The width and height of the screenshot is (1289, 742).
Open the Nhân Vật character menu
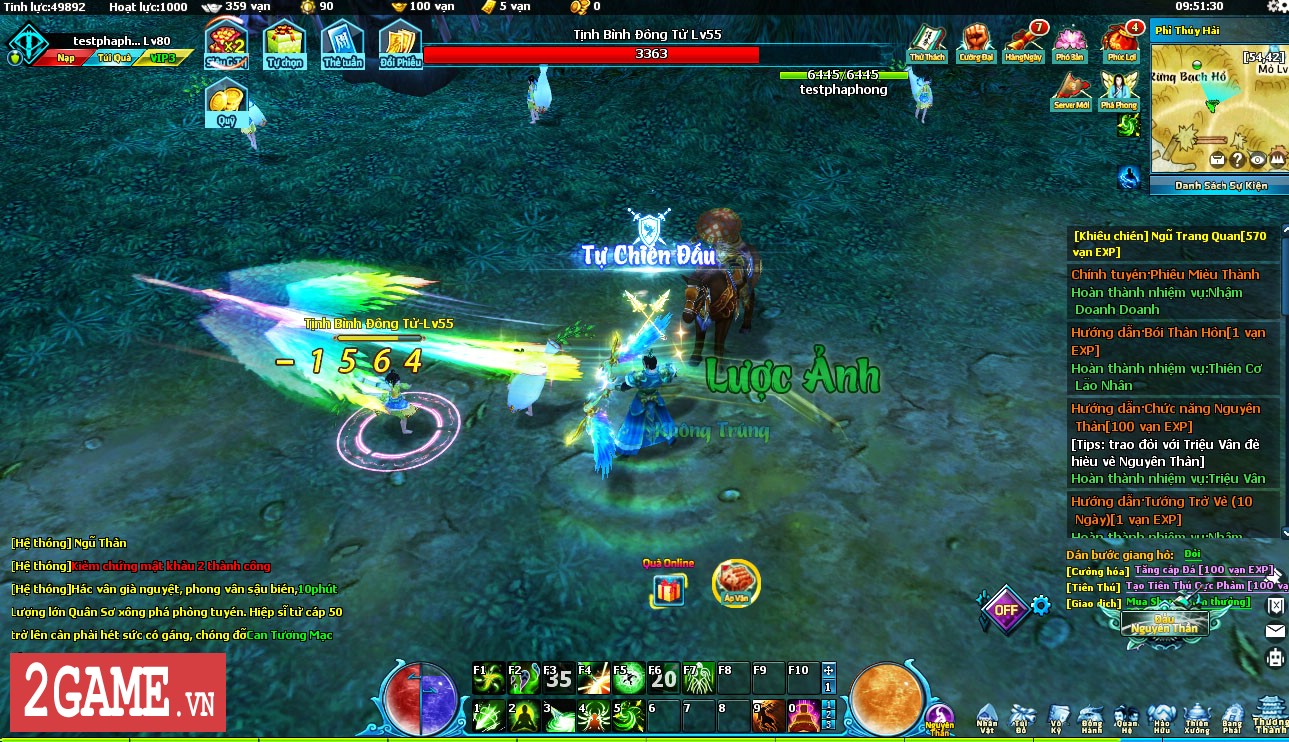pos(987,716)
